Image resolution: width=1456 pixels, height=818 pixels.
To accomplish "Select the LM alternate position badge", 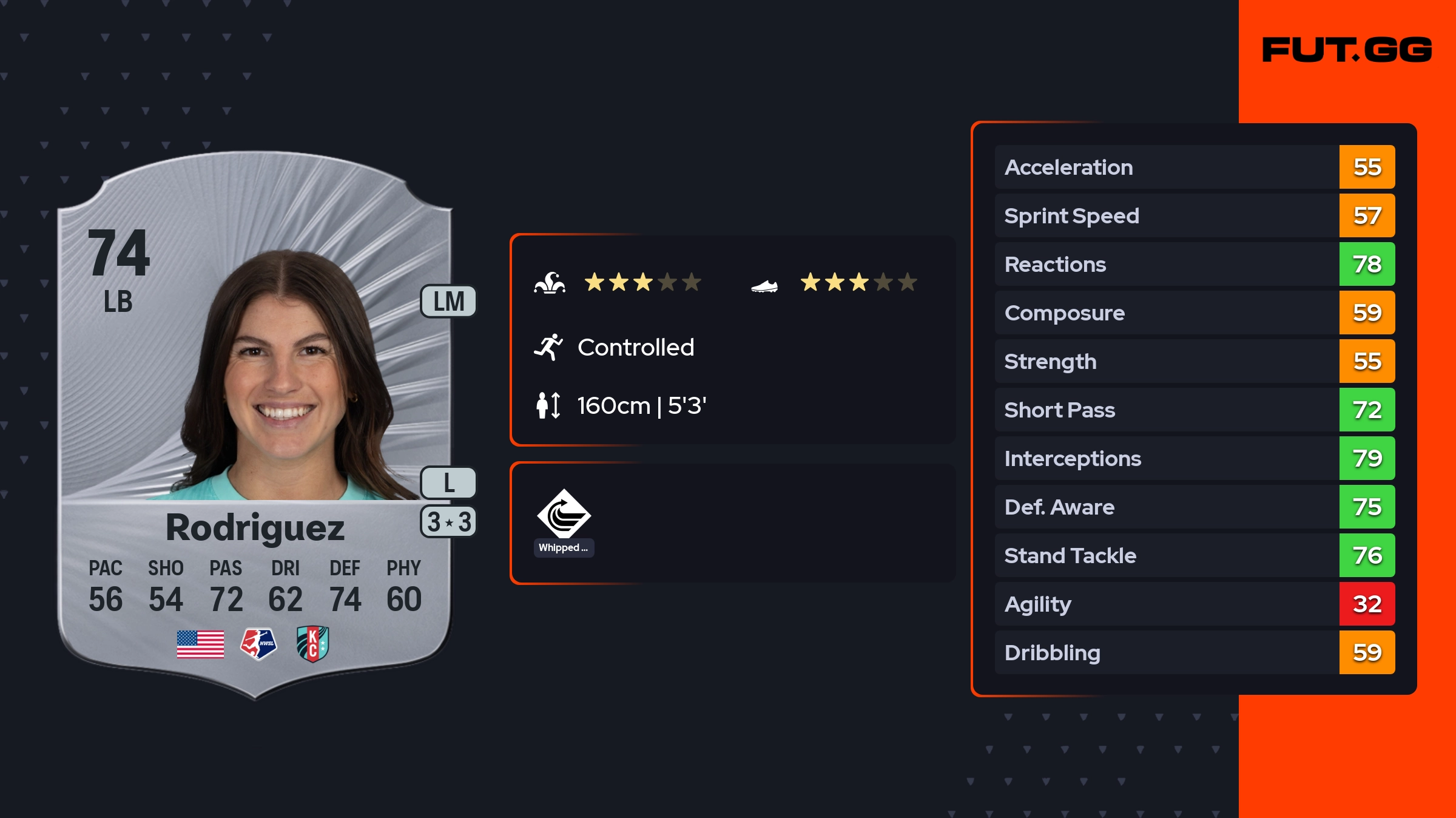I will 448,302.
